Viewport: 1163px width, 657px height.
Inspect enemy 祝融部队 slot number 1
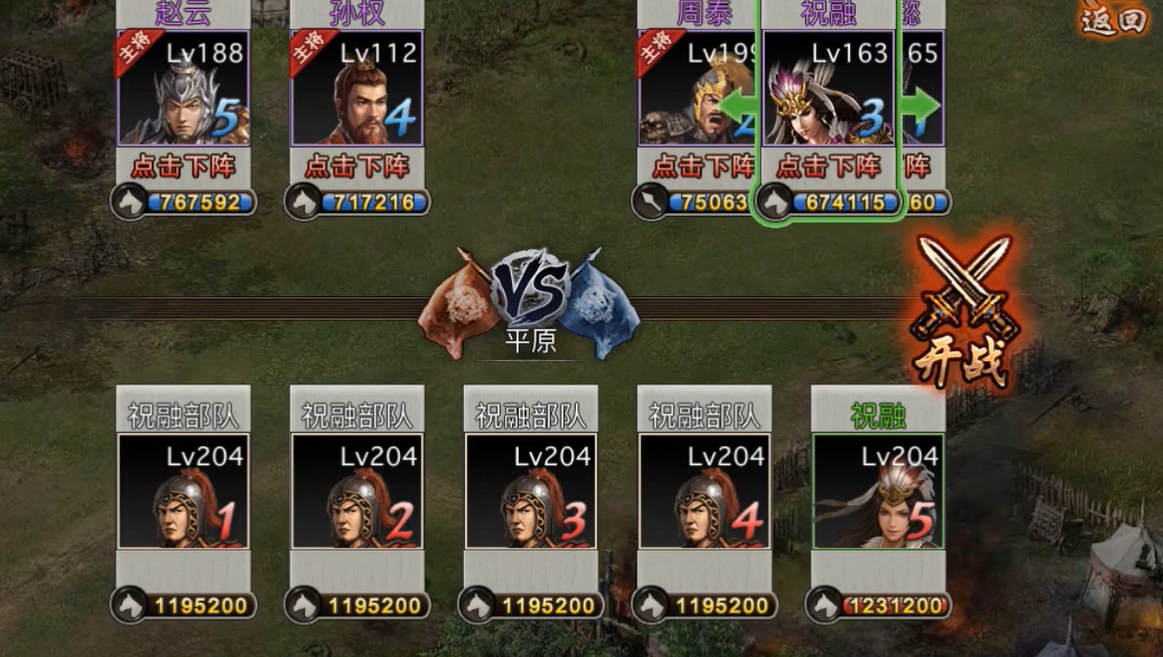pyautogui.click(x=183, y=491)
